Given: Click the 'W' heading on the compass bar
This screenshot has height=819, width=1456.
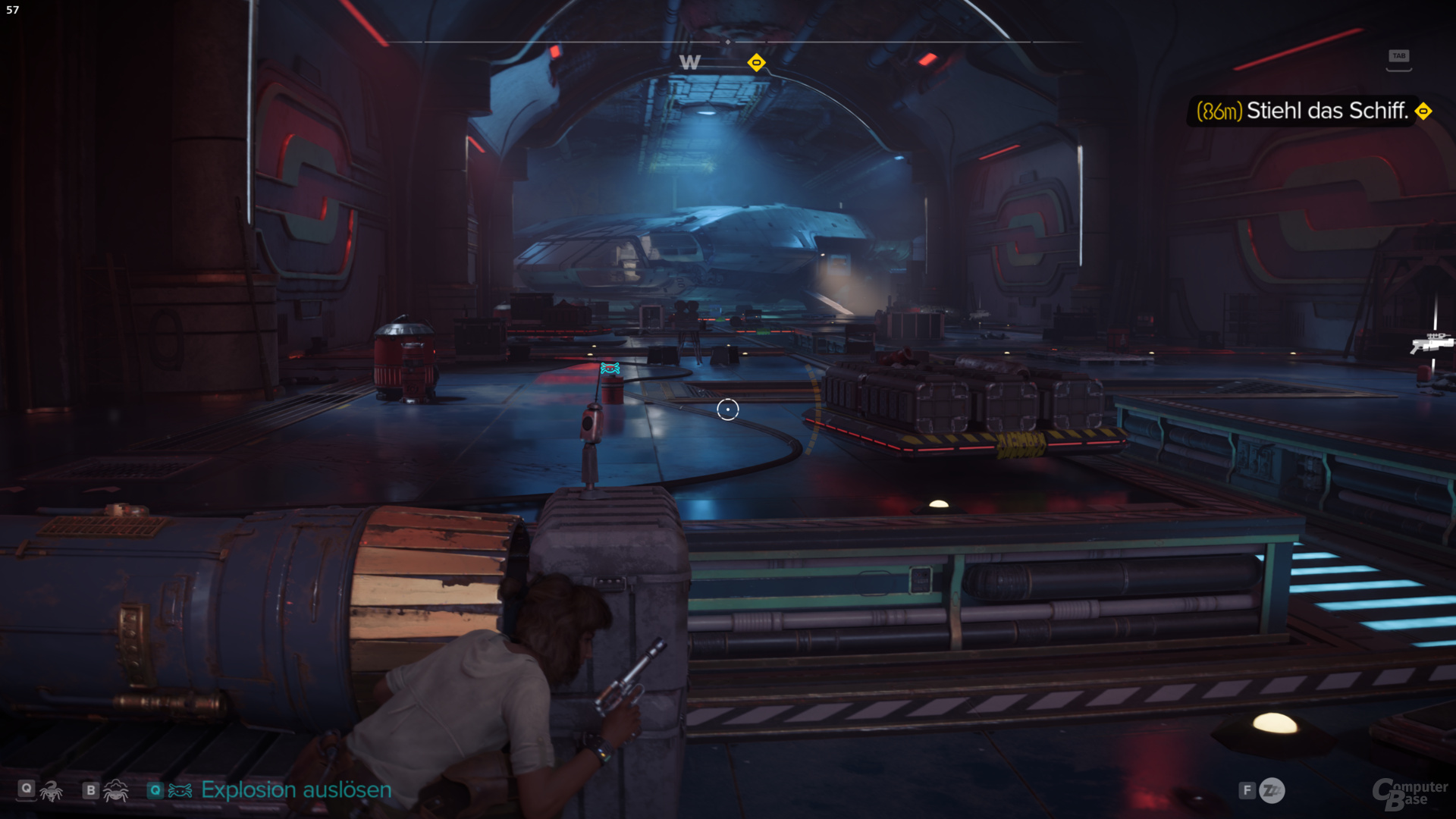Looking at the screenshot, I should [689, 62].
